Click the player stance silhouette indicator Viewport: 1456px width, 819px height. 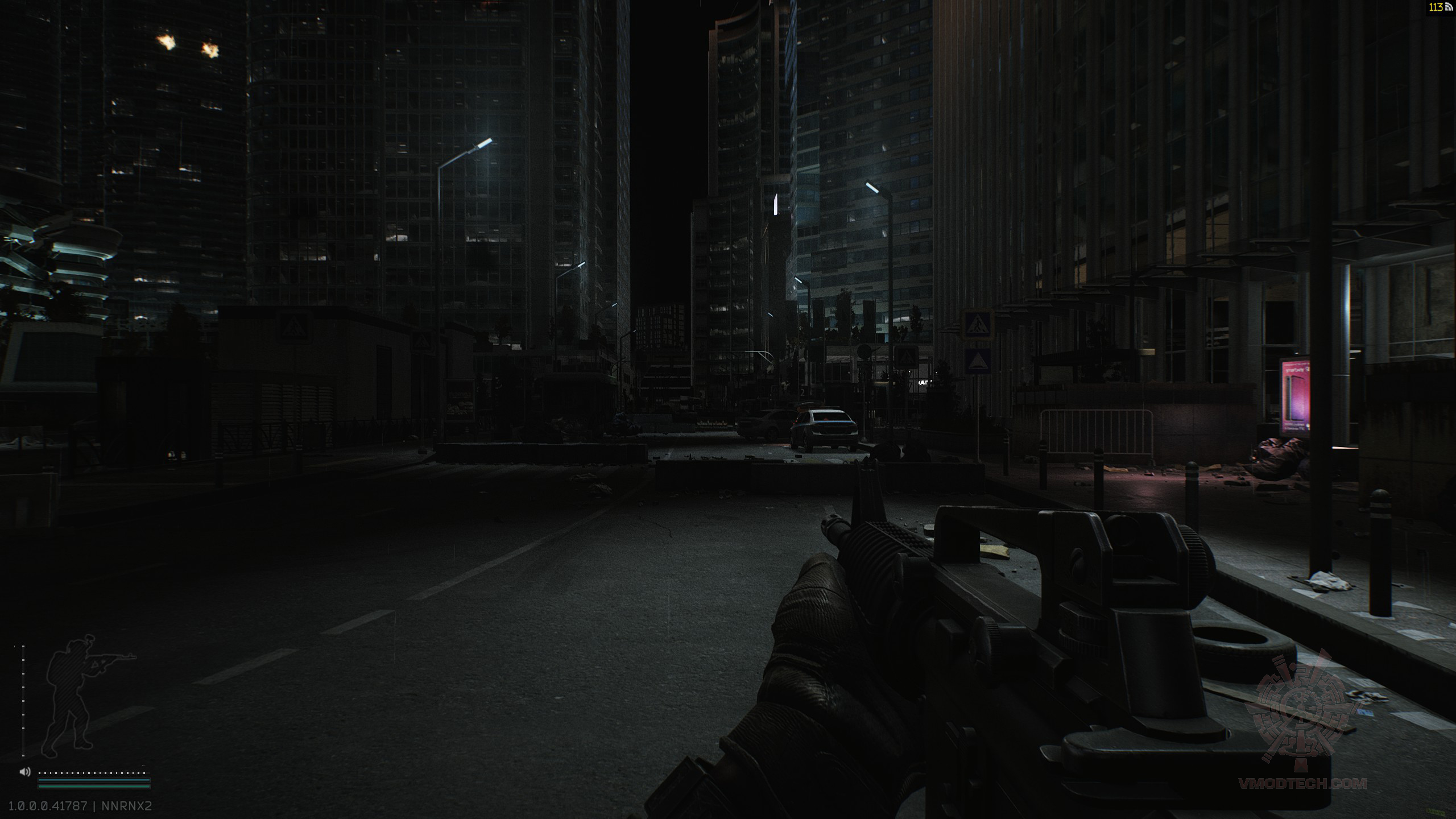85,694
